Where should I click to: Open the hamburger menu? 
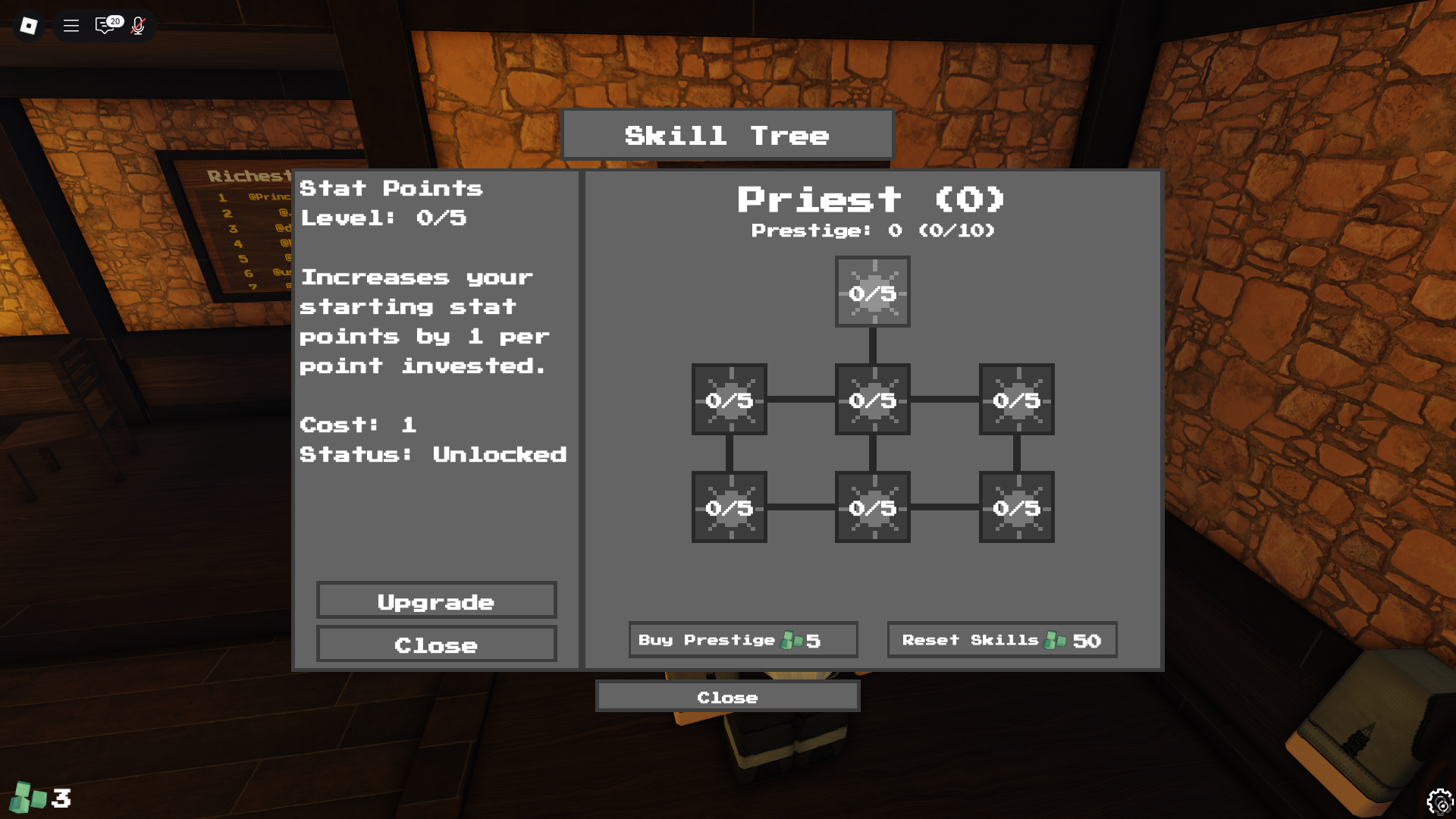71,26
